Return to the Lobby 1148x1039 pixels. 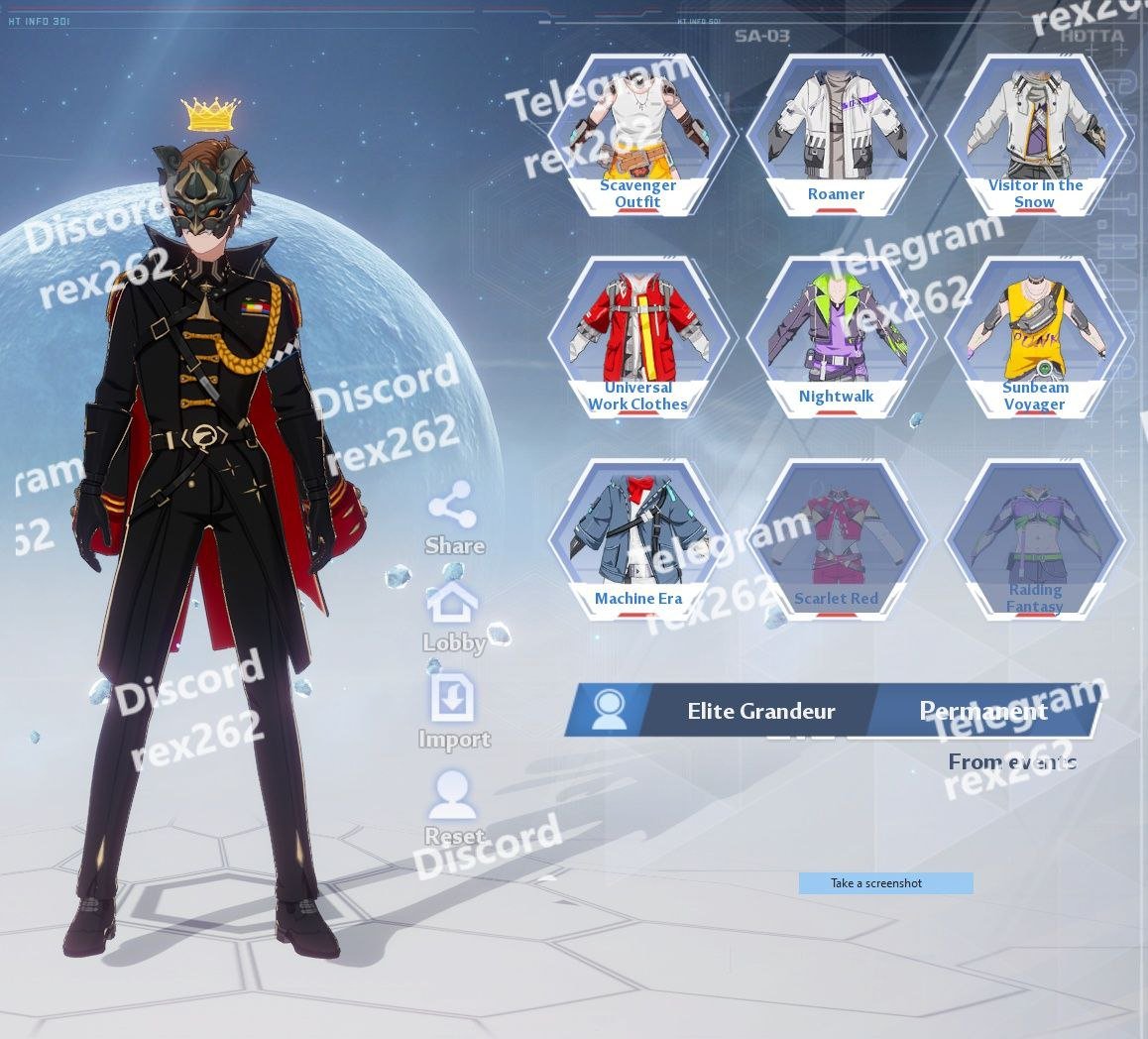[x=453, y=617]
